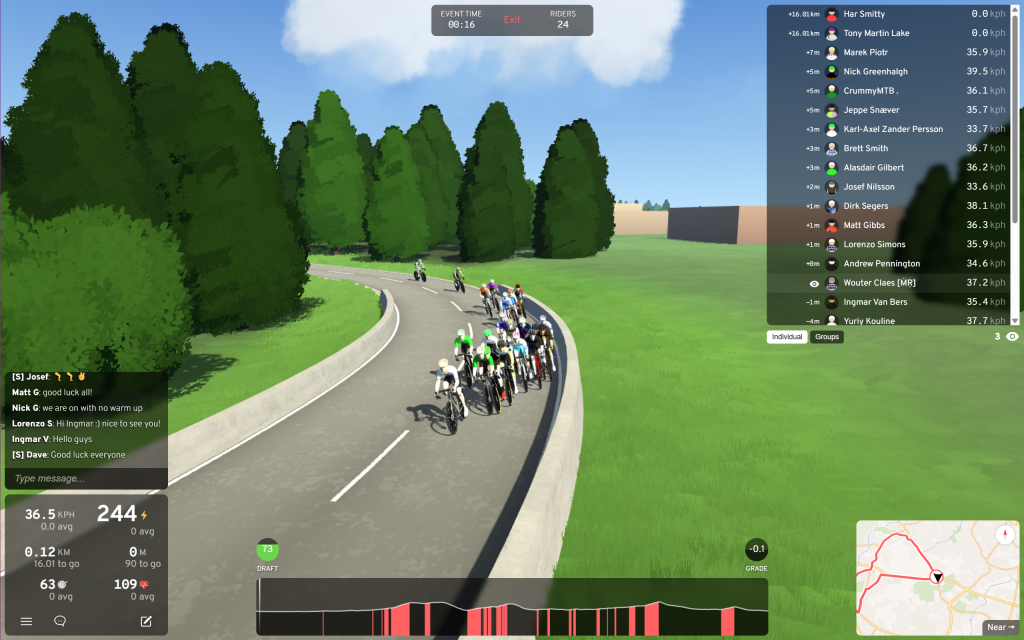The image size is (1024, 640).
Task: Select Har Smitty in the rider list
Action: click(864, 14)
